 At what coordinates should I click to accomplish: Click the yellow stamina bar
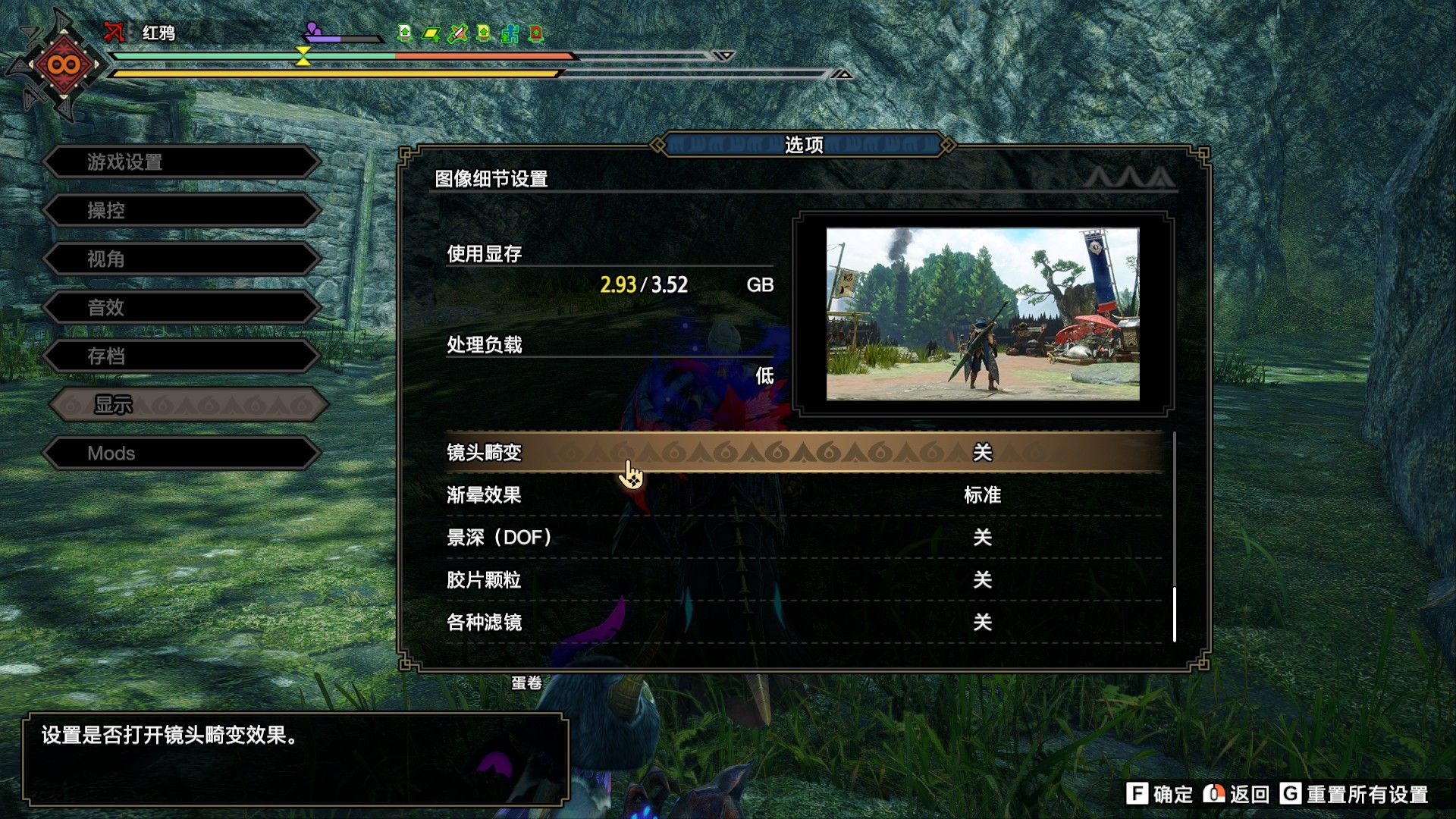(334, 74)
